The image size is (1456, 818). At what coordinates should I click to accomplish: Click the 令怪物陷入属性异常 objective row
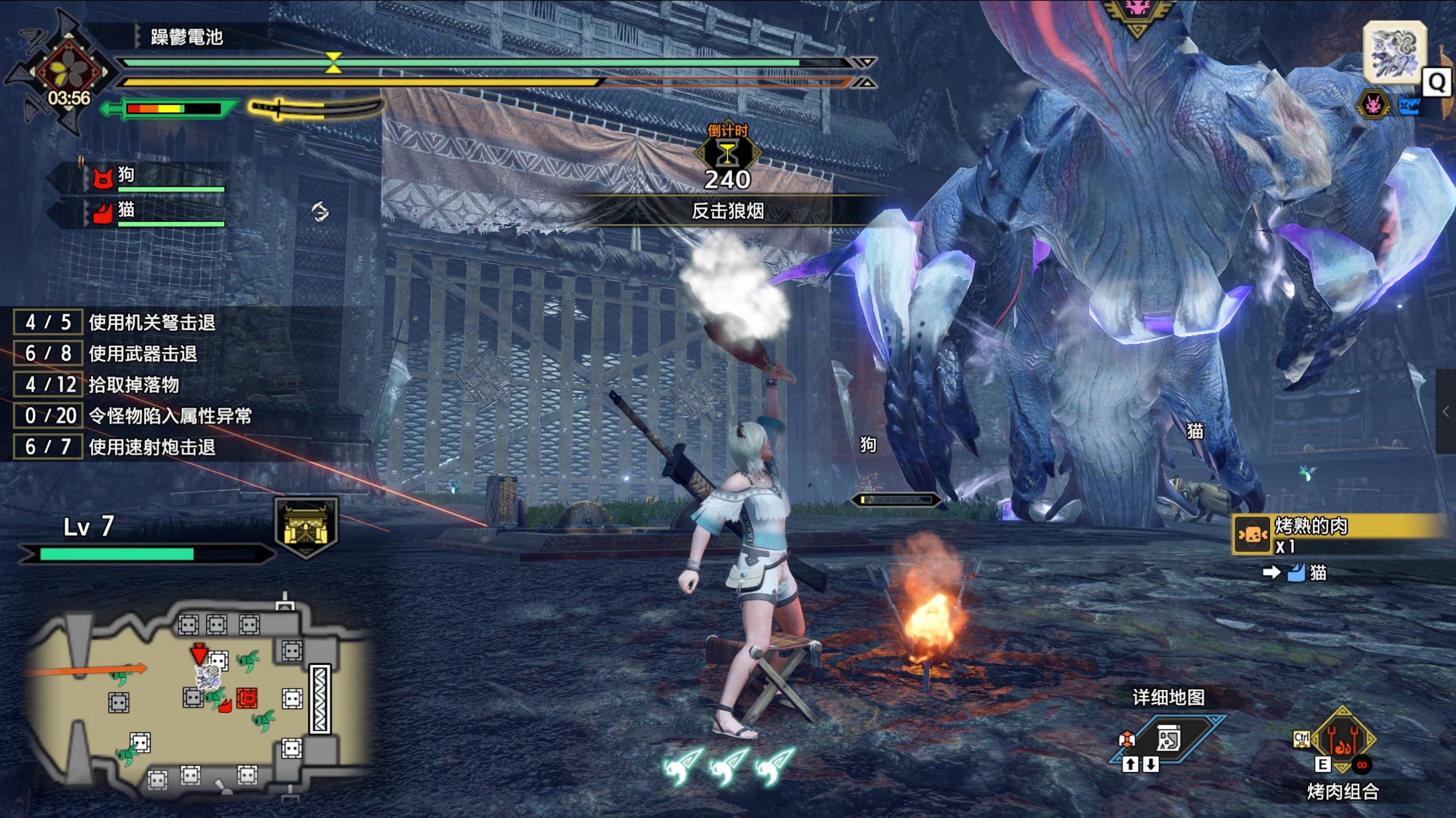170,416
